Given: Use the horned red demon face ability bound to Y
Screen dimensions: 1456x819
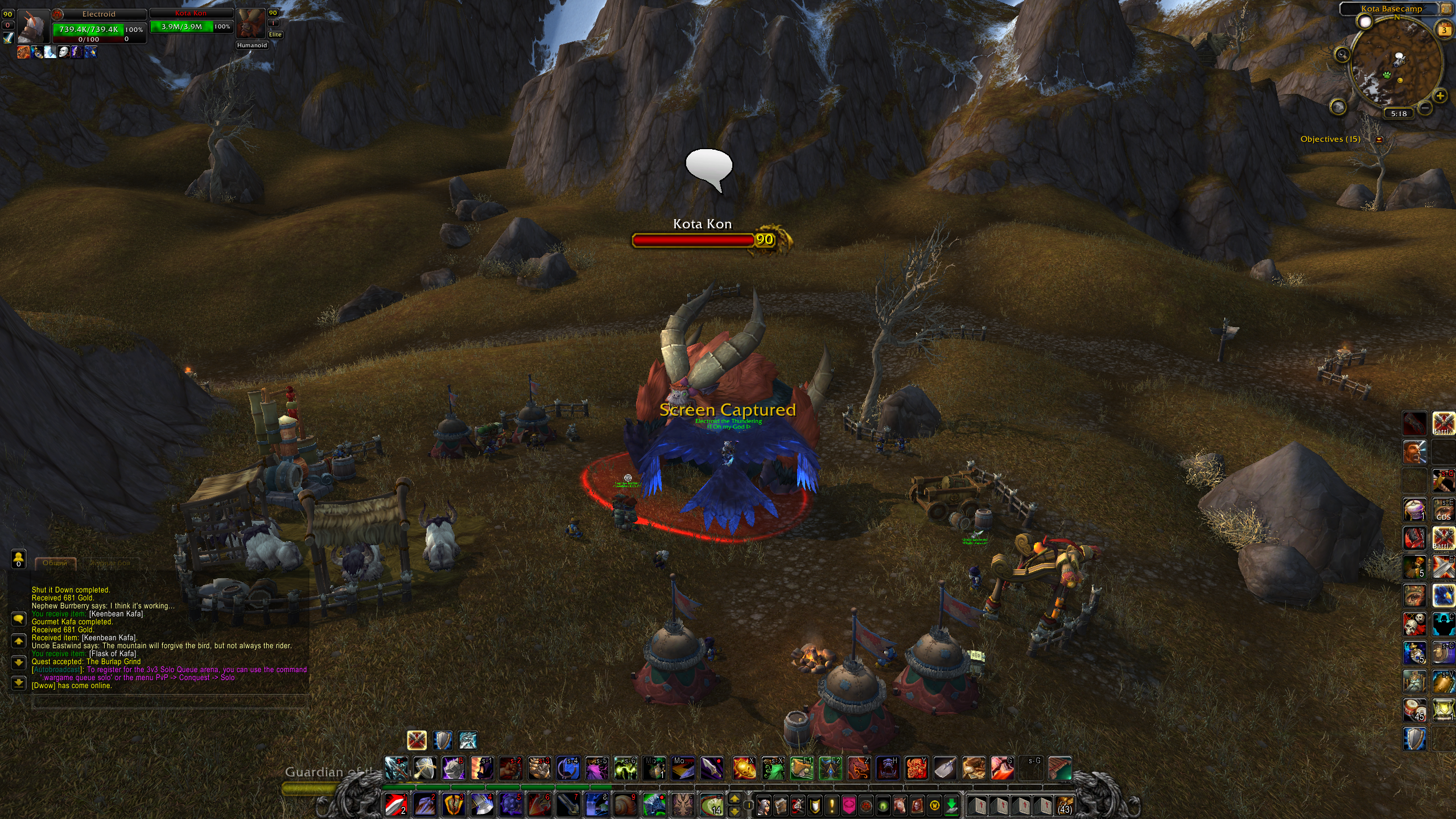Looking at the screenshot, I should [916, 768].
